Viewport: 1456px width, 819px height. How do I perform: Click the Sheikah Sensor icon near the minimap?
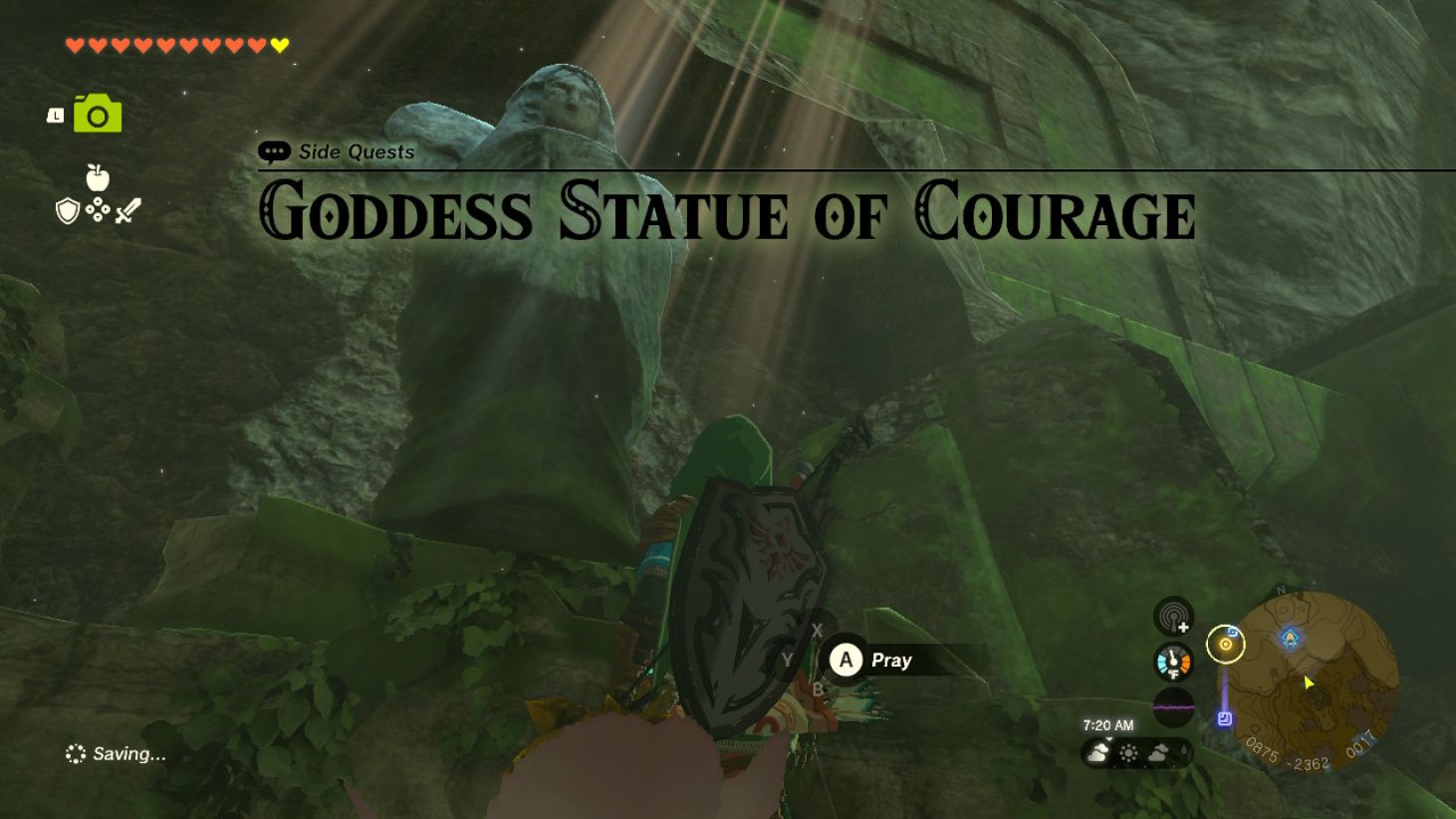[x=1173, y=618]
